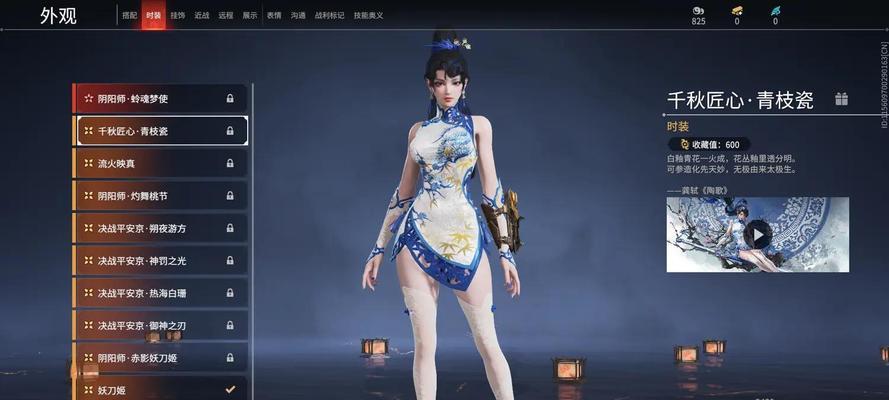Open the 挂饰 tab
Image resolution: width=889 pixels, height=400 pixels.
(177, 16)
